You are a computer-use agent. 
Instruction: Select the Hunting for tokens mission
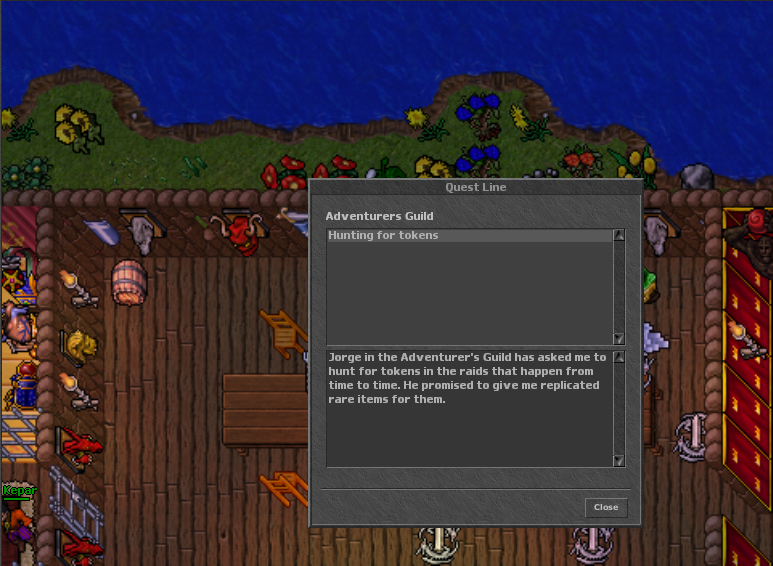[384, 236]
